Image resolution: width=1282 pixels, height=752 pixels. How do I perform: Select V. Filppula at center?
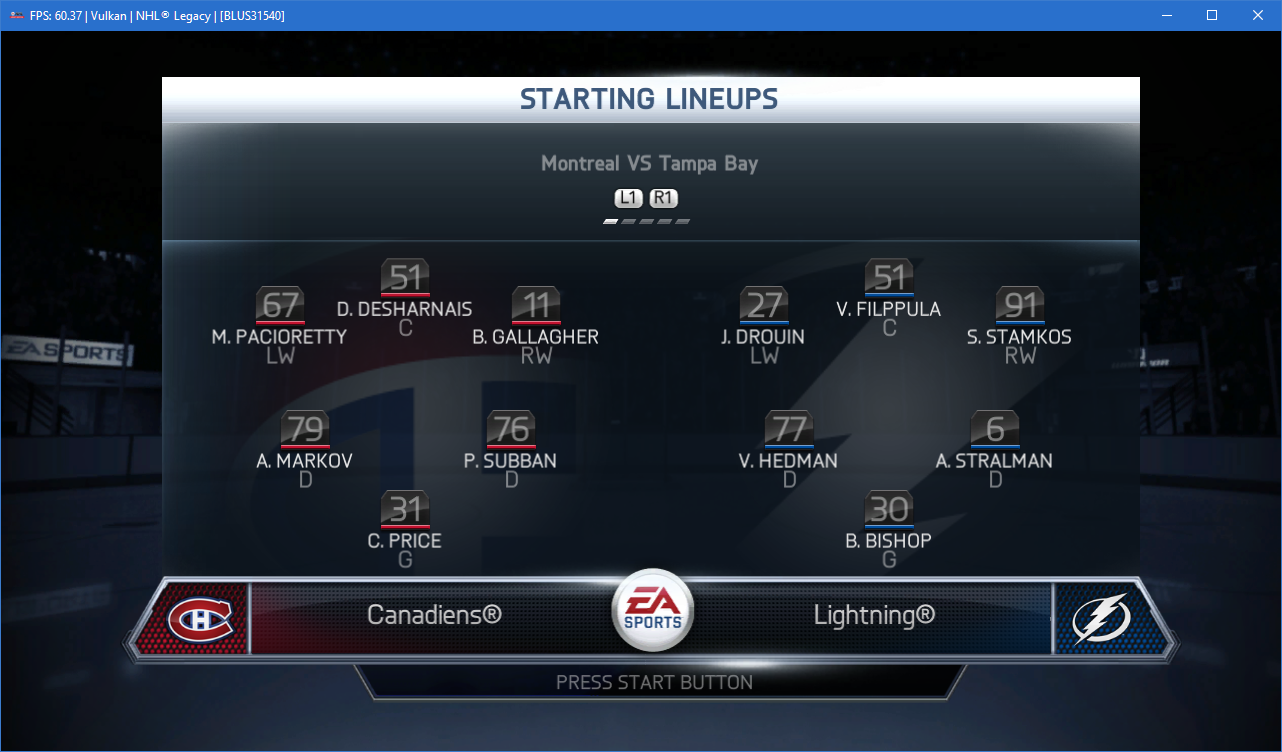(x=889, y=277)
